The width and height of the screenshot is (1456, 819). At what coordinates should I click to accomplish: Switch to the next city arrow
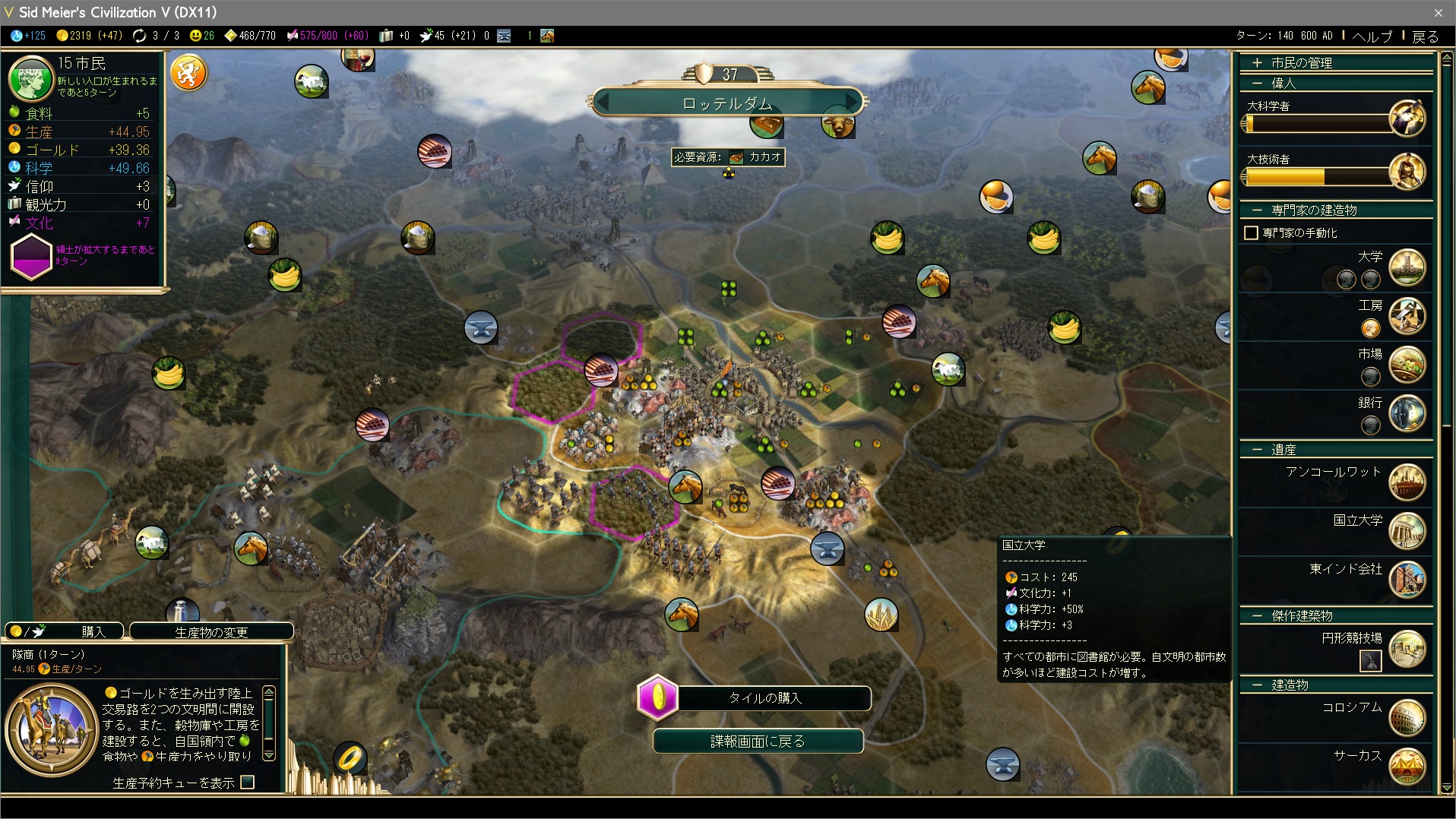[x=853, y=102]
